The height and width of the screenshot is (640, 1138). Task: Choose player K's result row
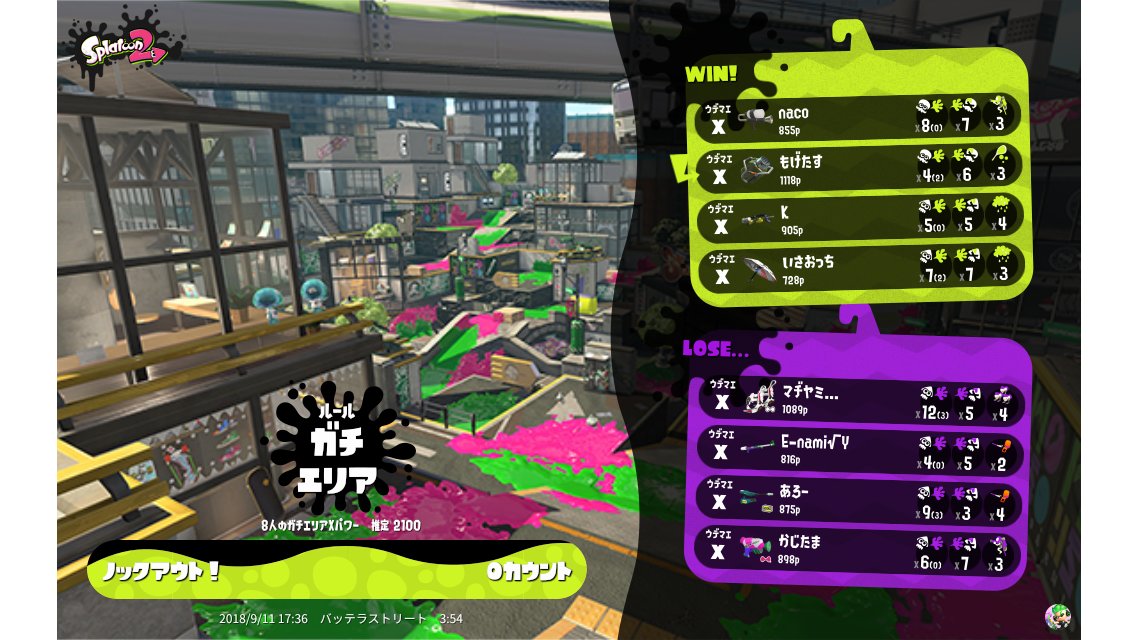pos(858,218)
